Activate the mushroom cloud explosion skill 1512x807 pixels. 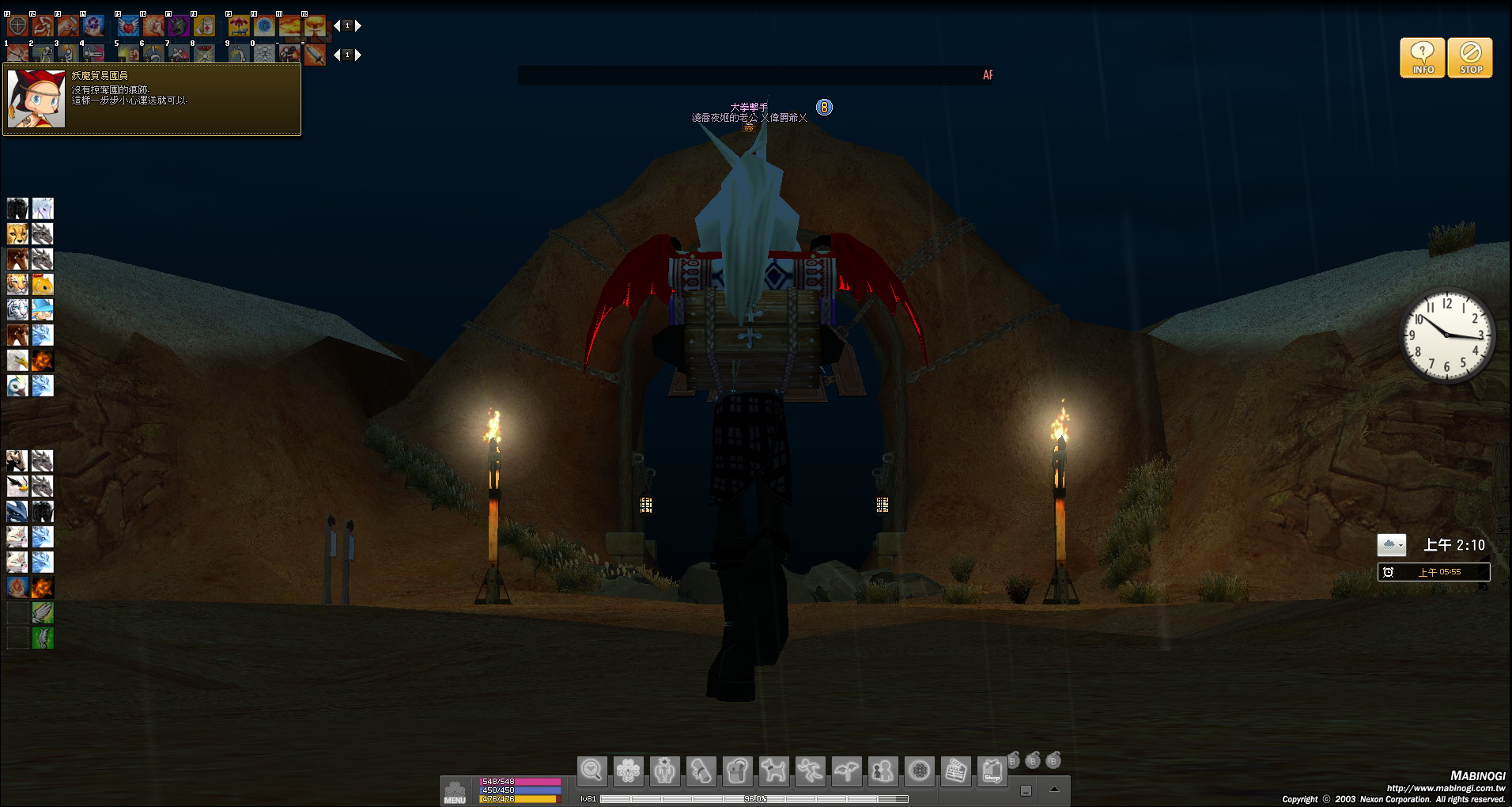tap(315, 26)
